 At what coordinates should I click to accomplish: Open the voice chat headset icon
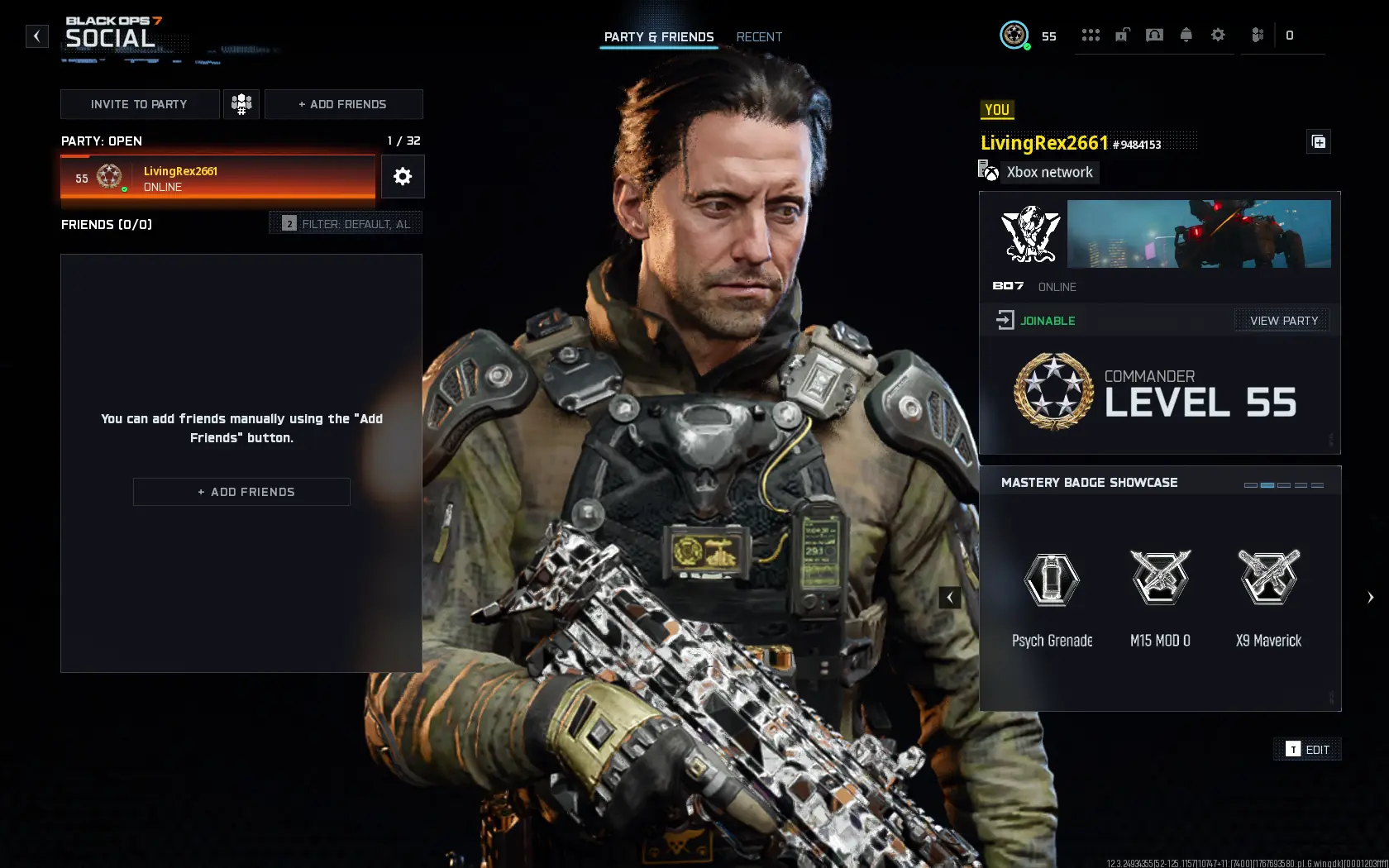[1154, 35]
